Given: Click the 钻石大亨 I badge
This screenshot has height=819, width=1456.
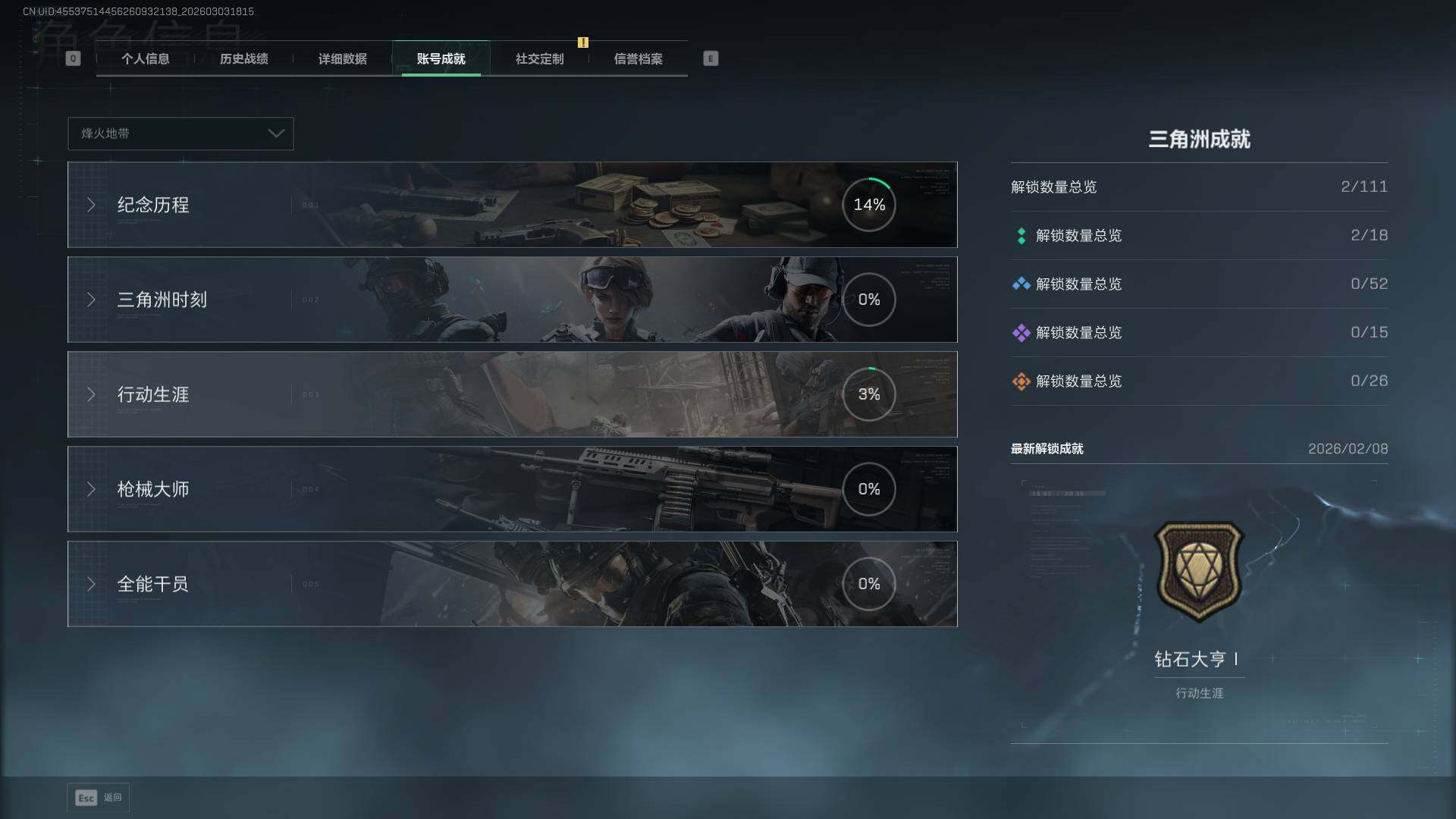Looking at the screenshot, I should coord(1198,571).
